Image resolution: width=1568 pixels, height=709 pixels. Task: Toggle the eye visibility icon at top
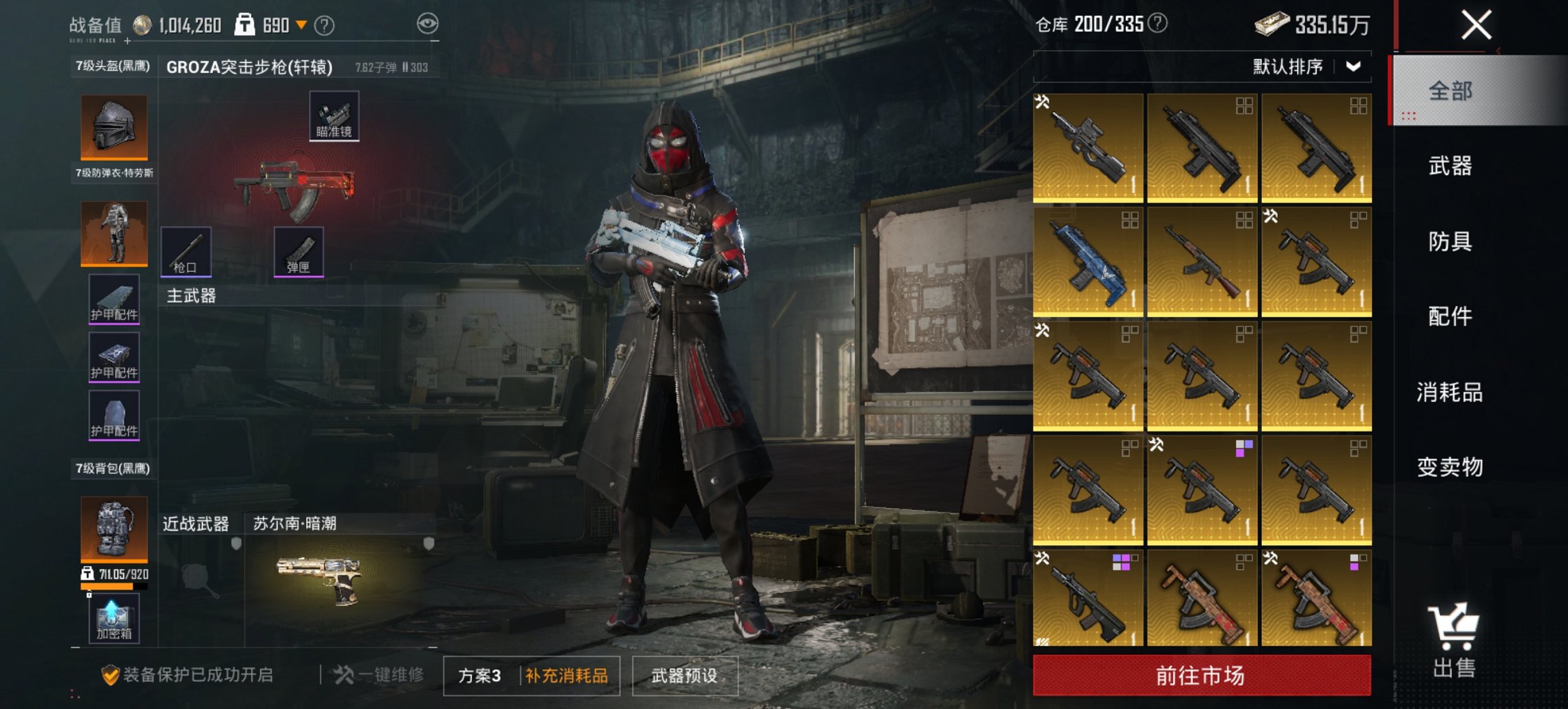pyautogui.click(x=428, y=23)
